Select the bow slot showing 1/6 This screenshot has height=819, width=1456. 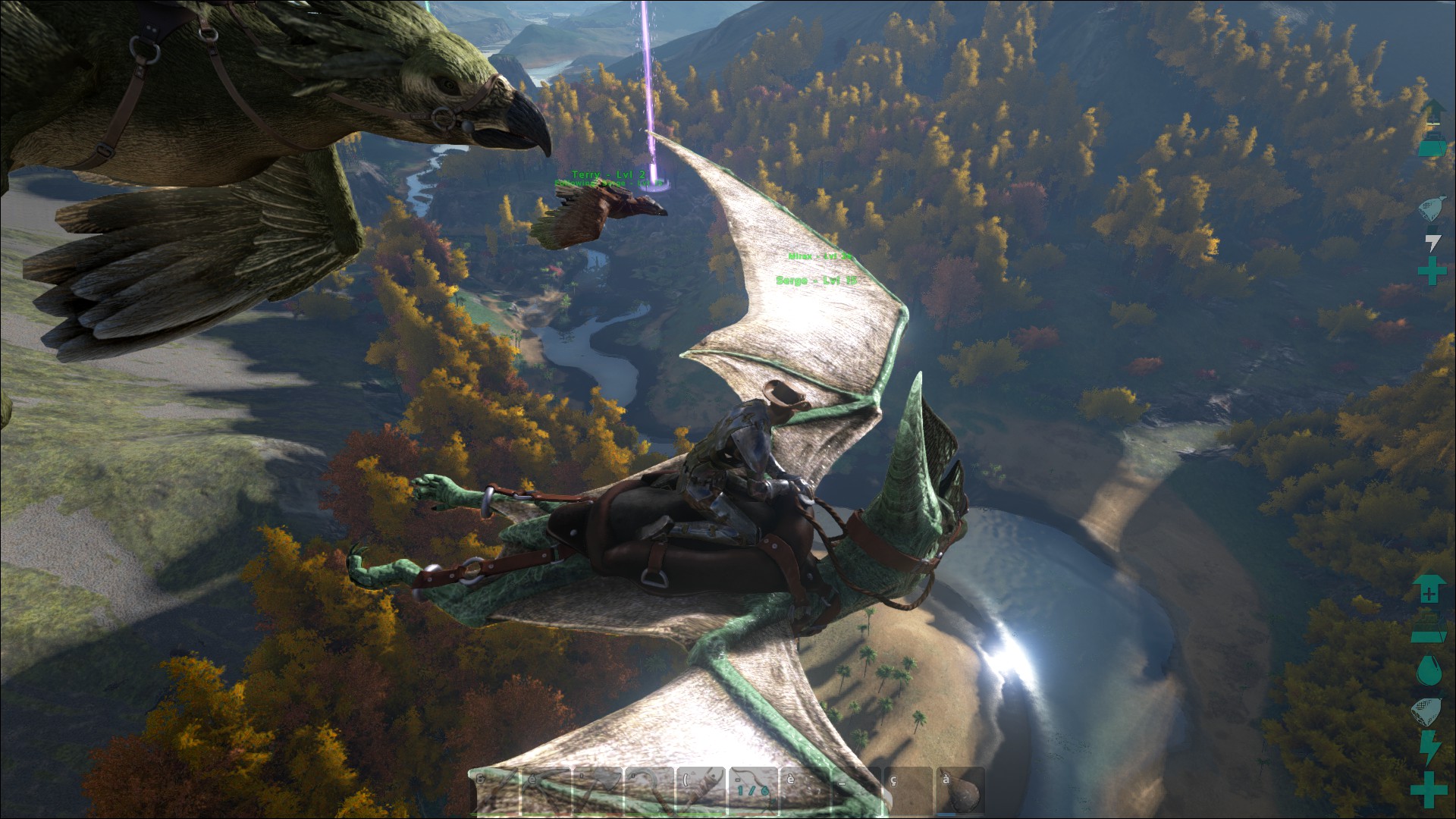click(754, 791)
